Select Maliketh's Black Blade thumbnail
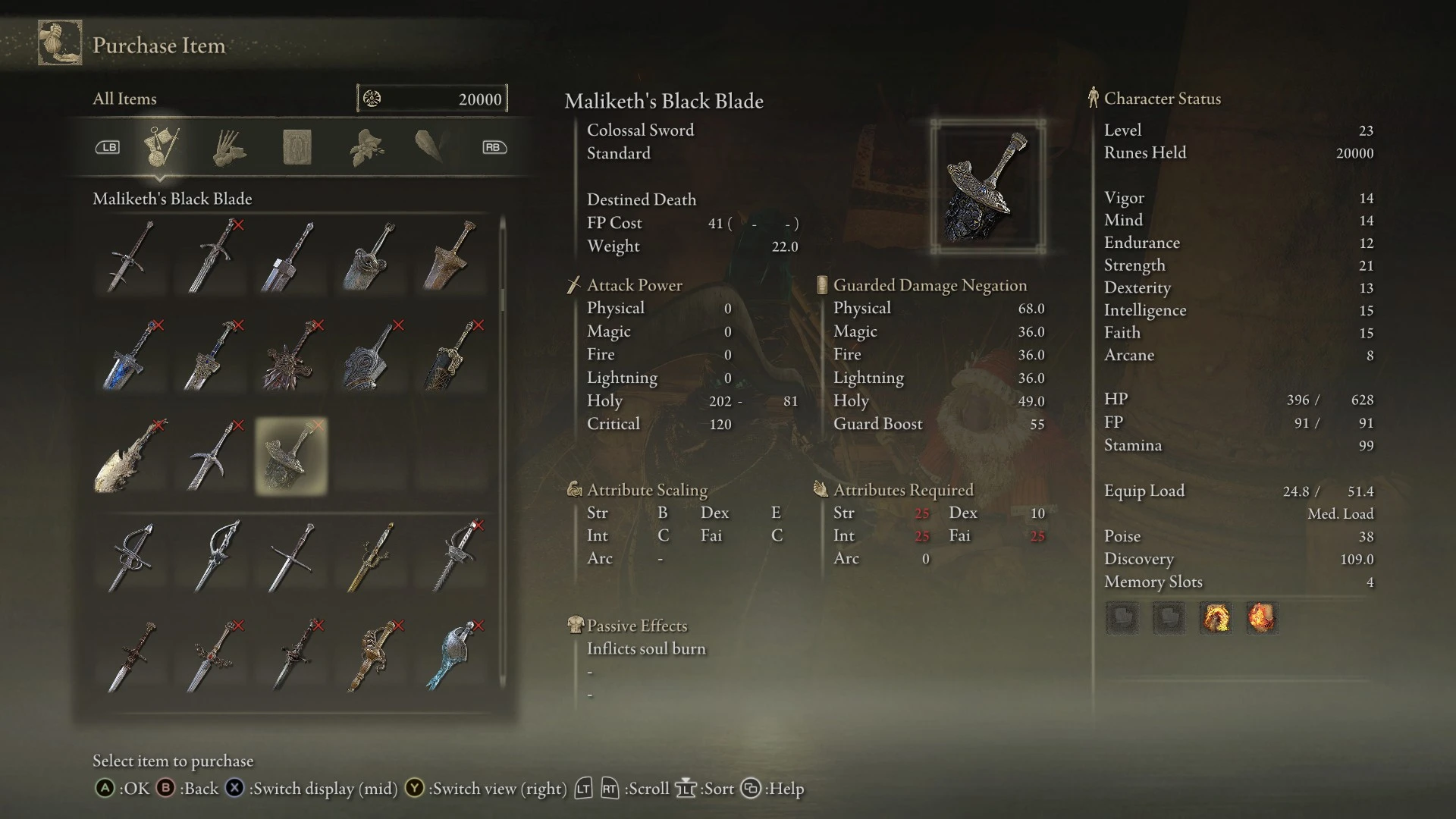The width and height of the screenshot is (1456, 819). click(290, 455)
